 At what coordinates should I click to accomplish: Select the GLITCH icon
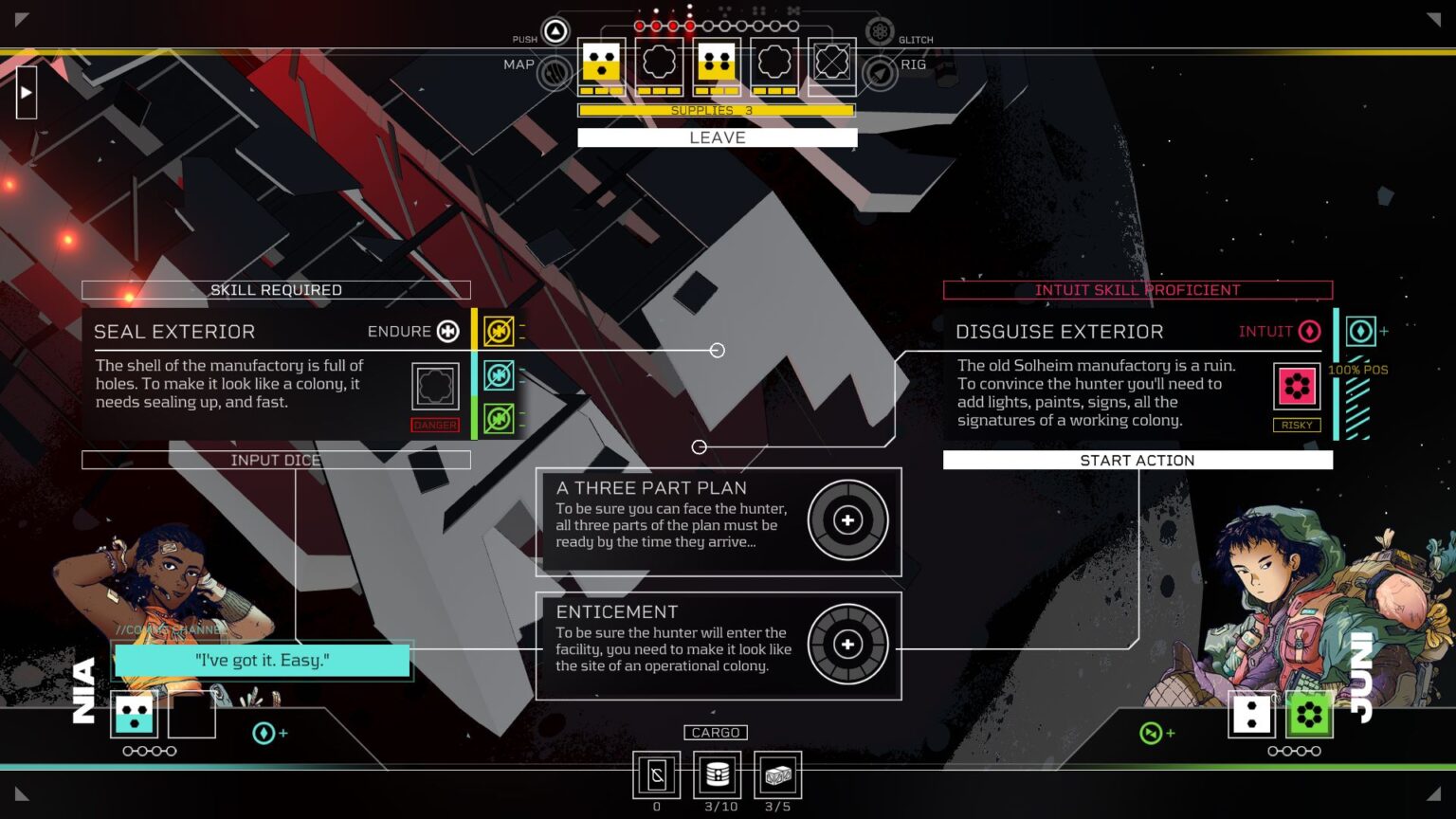tap(880, 29)
